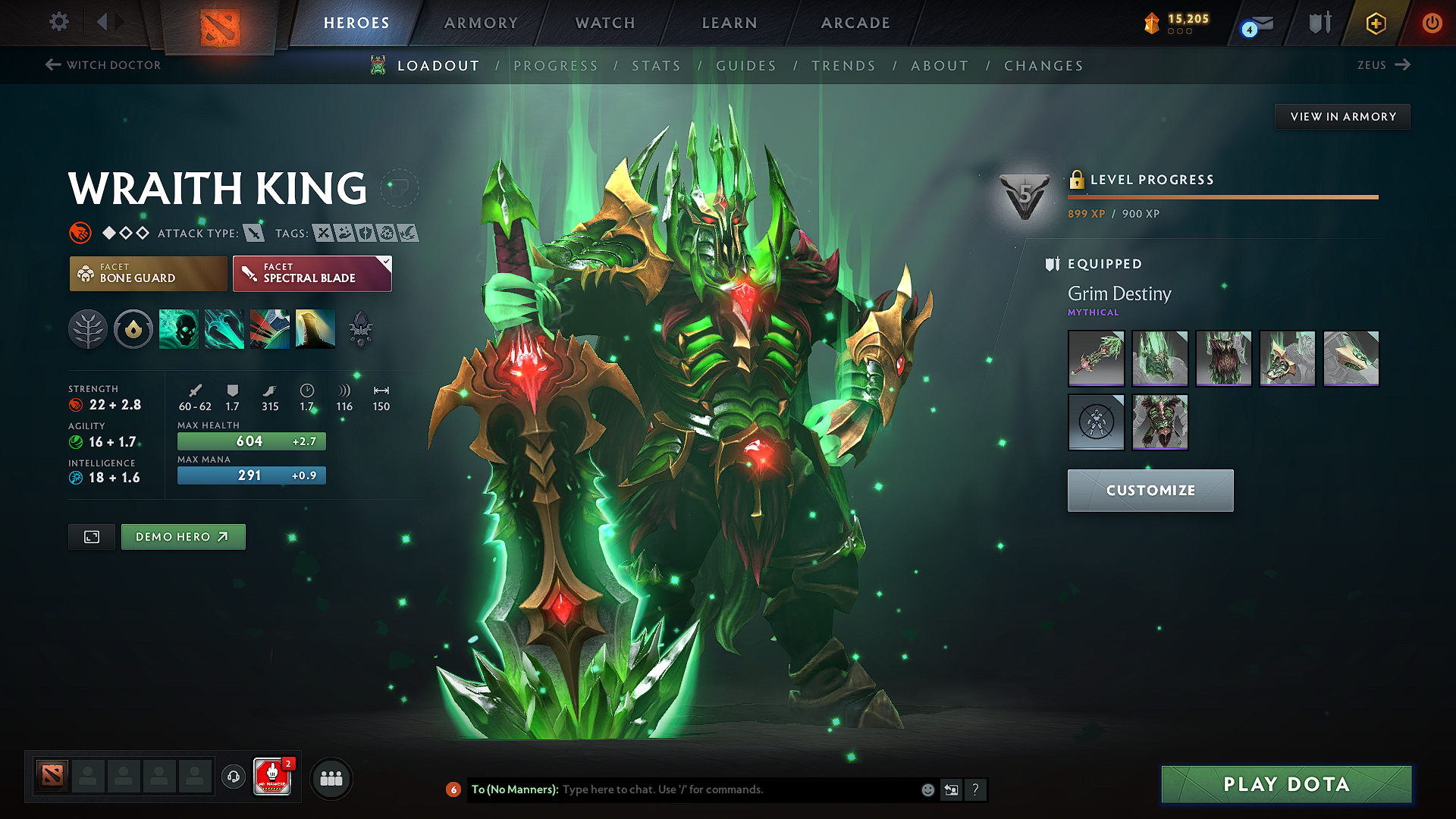The height and width of the screenshot is (819, 1456).
Task: Open the friends list icon near chat bar
Action: pyautogui.click(x=331, y=777)
